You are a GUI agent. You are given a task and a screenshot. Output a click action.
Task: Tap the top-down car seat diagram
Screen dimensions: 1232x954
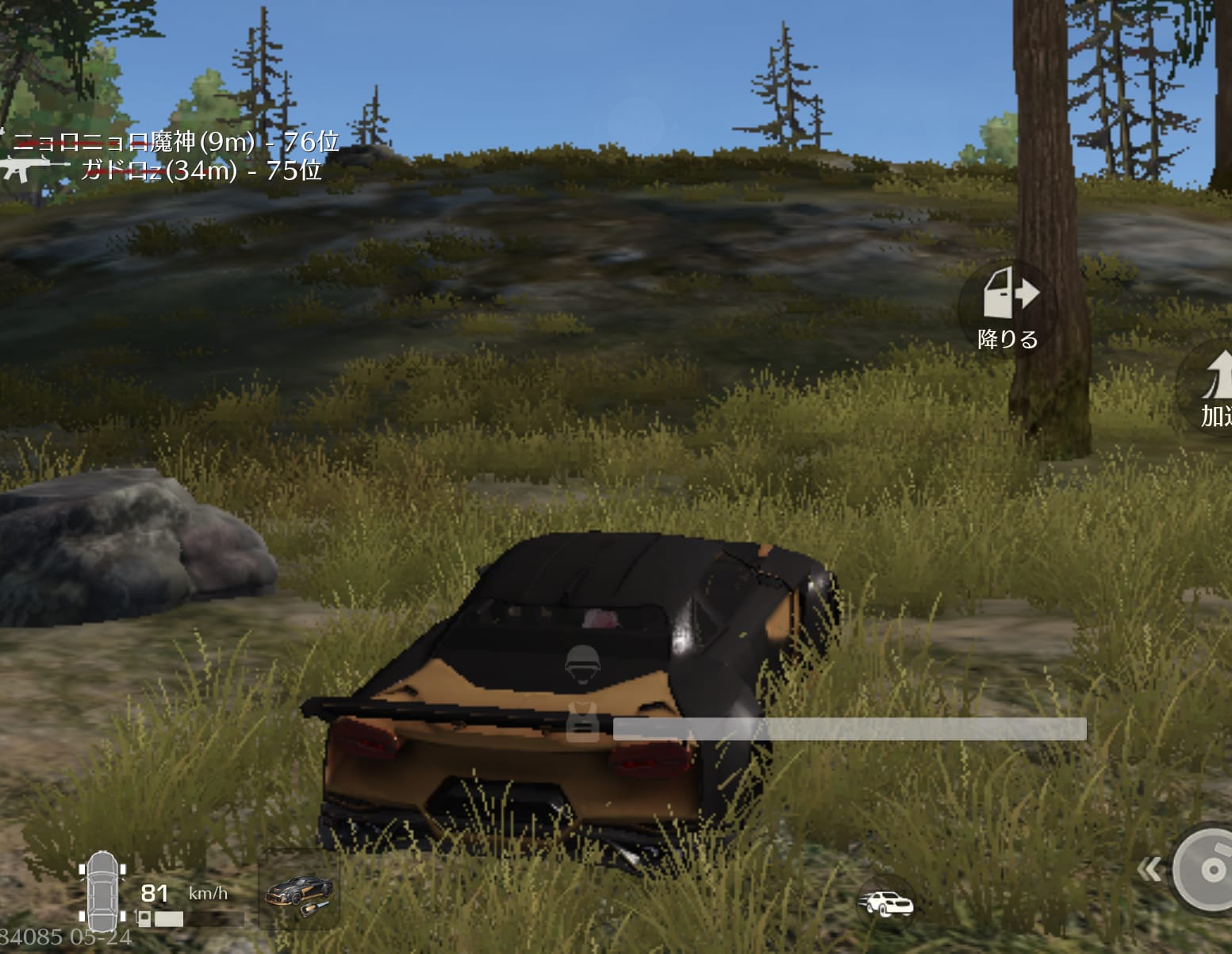102,890
